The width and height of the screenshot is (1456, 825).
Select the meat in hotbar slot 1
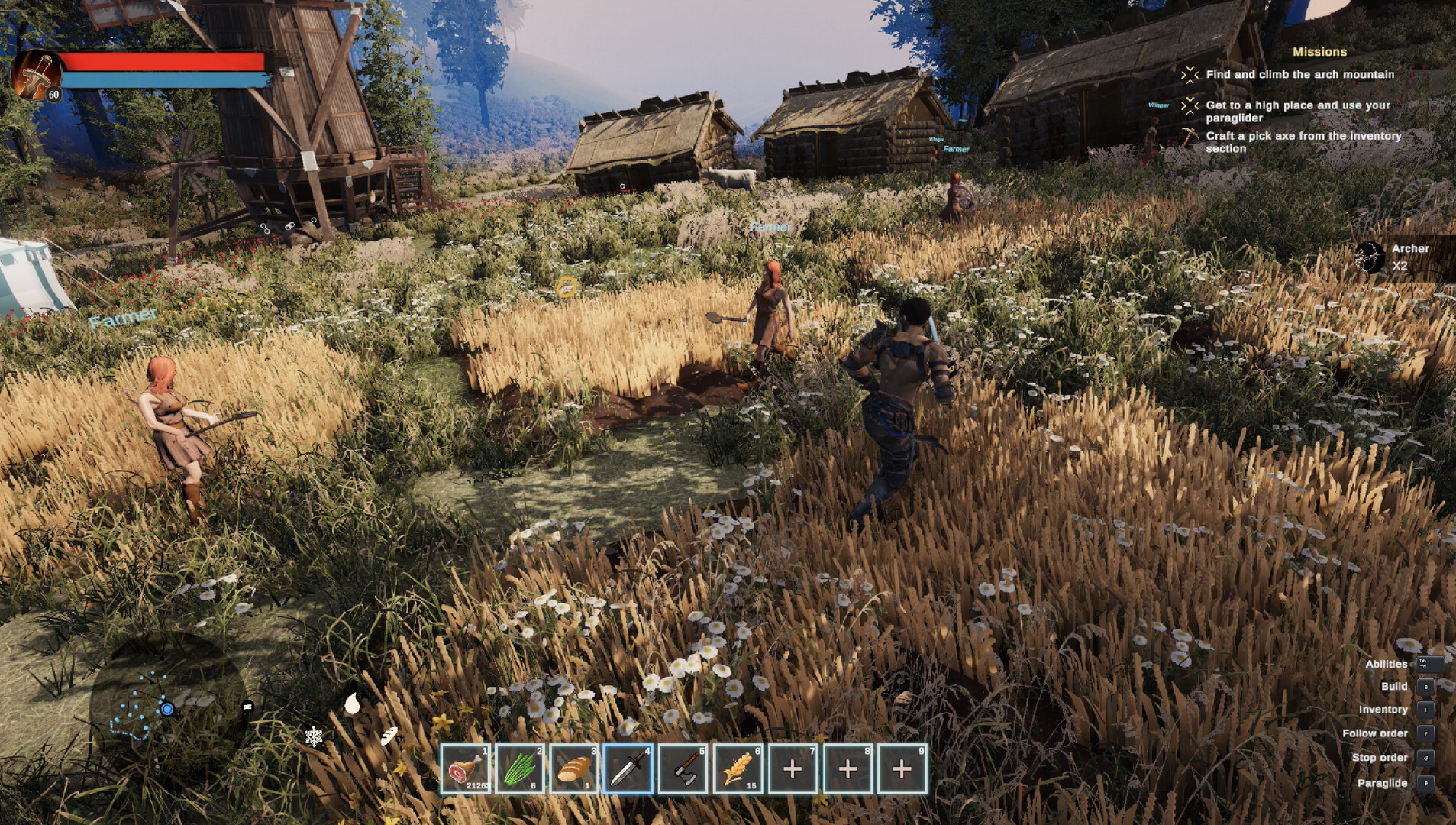466,768
